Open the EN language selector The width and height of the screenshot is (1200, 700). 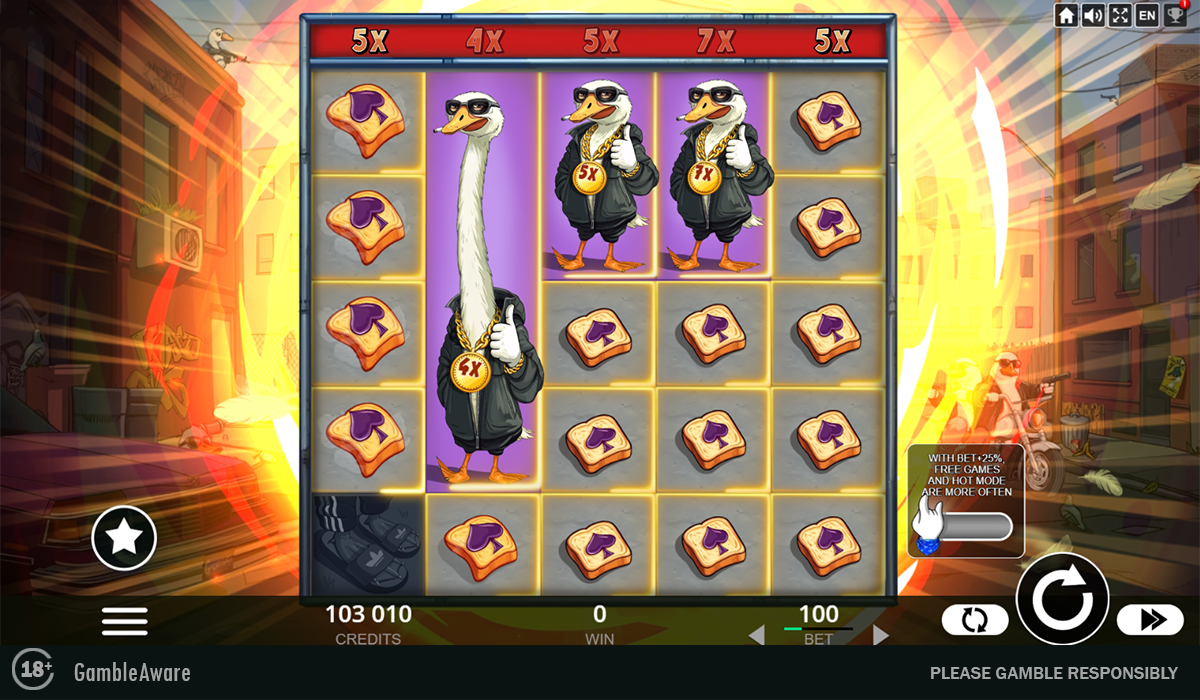click(x=1147, y=15)
